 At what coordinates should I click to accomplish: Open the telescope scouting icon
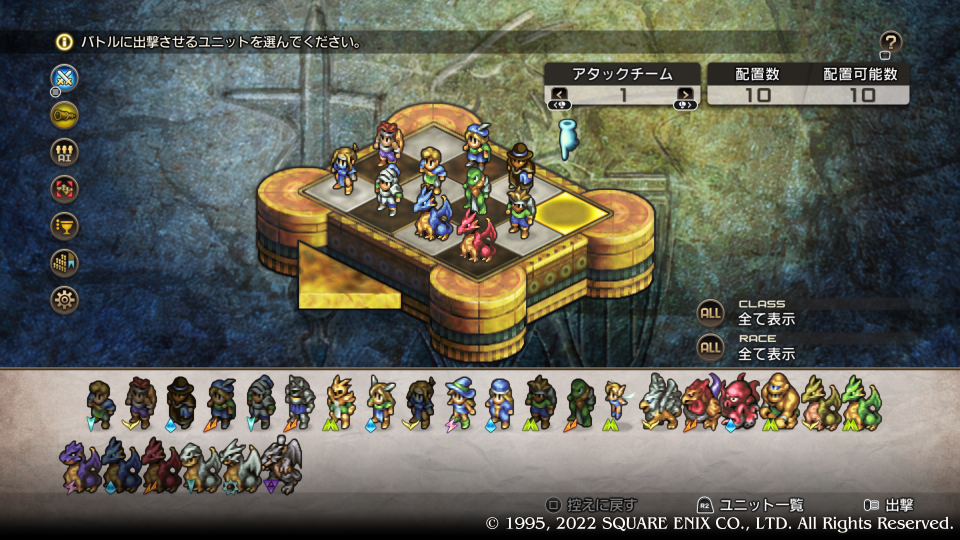65,114
